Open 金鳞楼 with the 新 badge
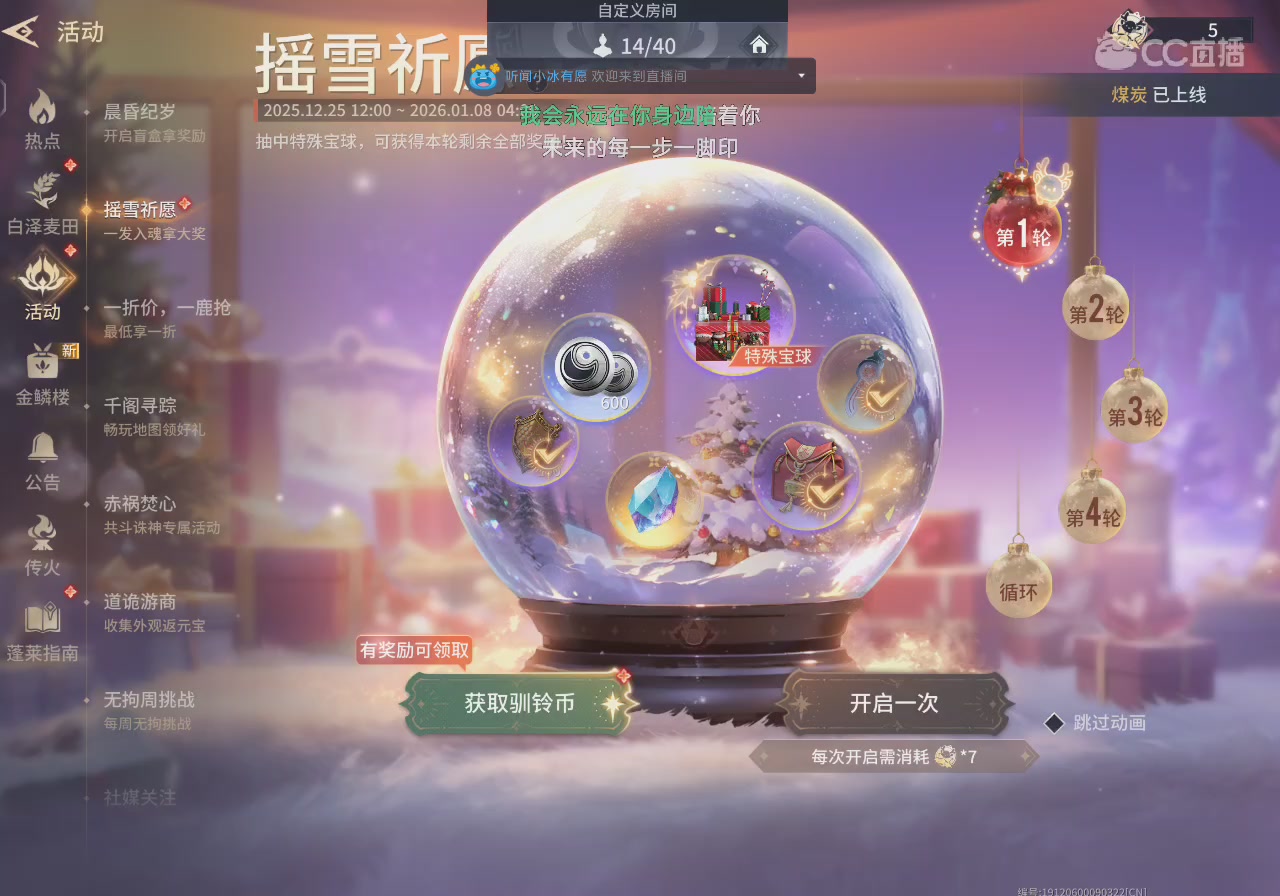This screenshot has height=896, width=1280. coord(41,370)
